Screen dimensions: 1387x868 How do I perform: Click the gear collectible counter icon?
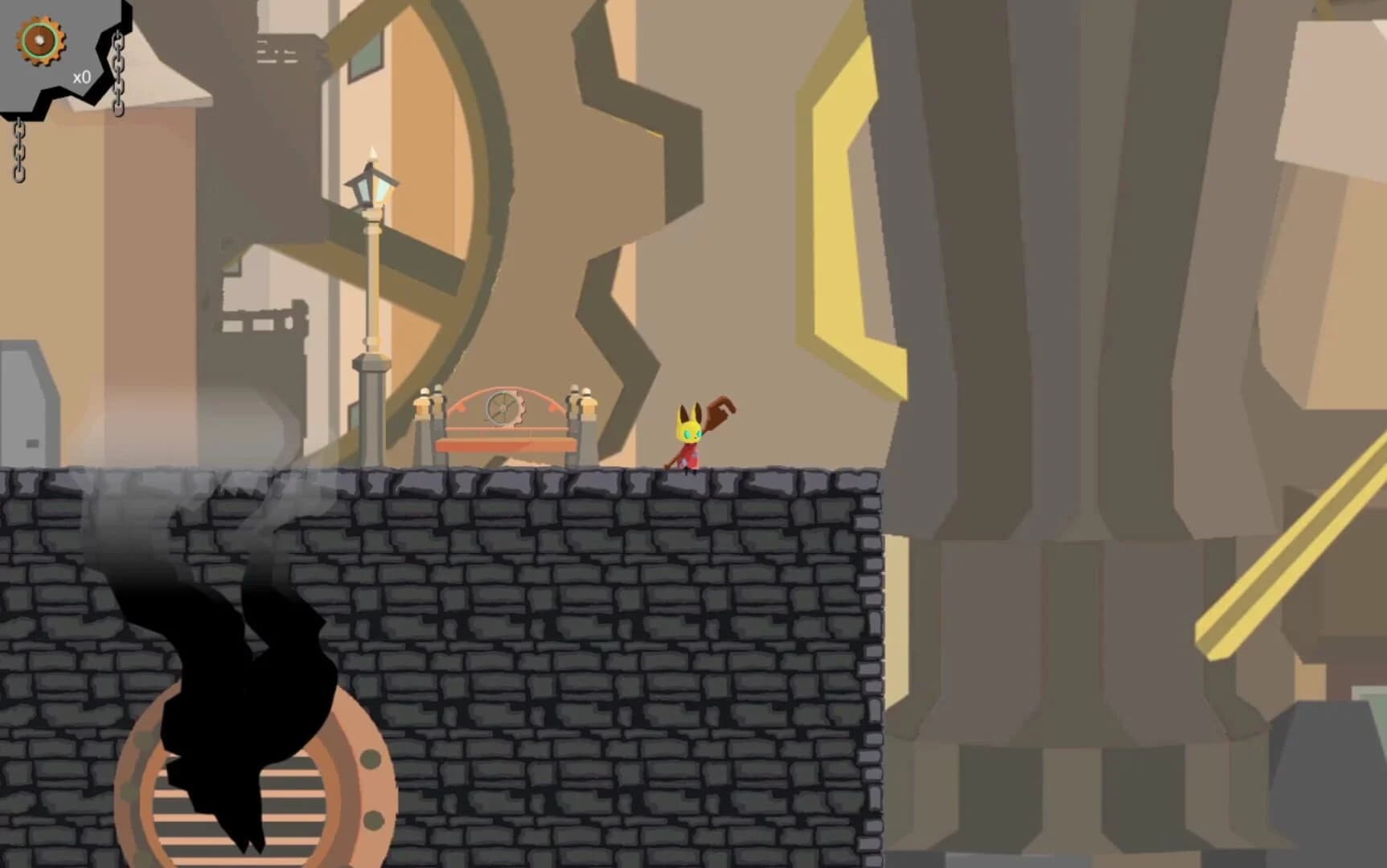tap(39, 39)
